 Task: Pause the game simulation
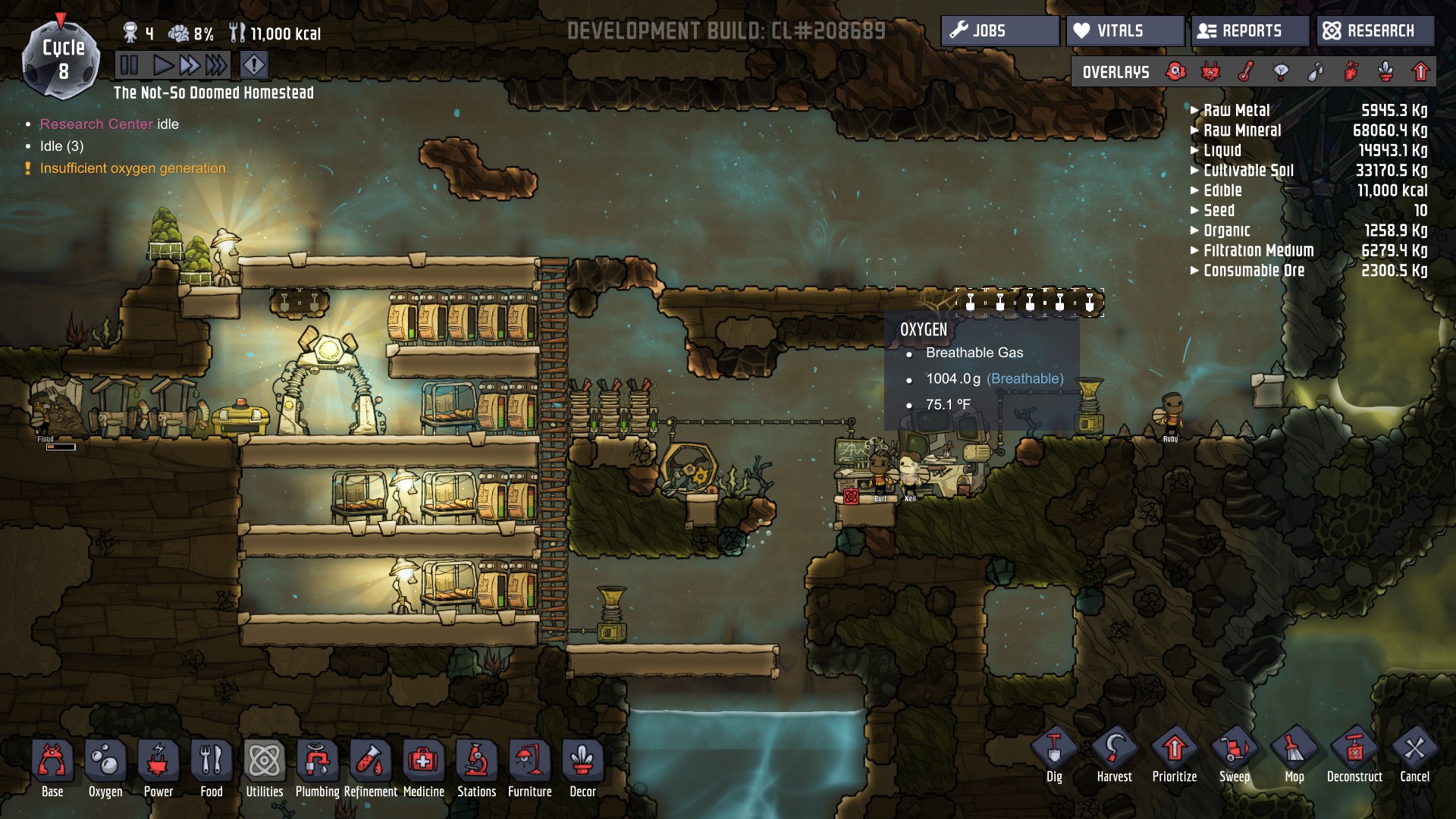129,65
